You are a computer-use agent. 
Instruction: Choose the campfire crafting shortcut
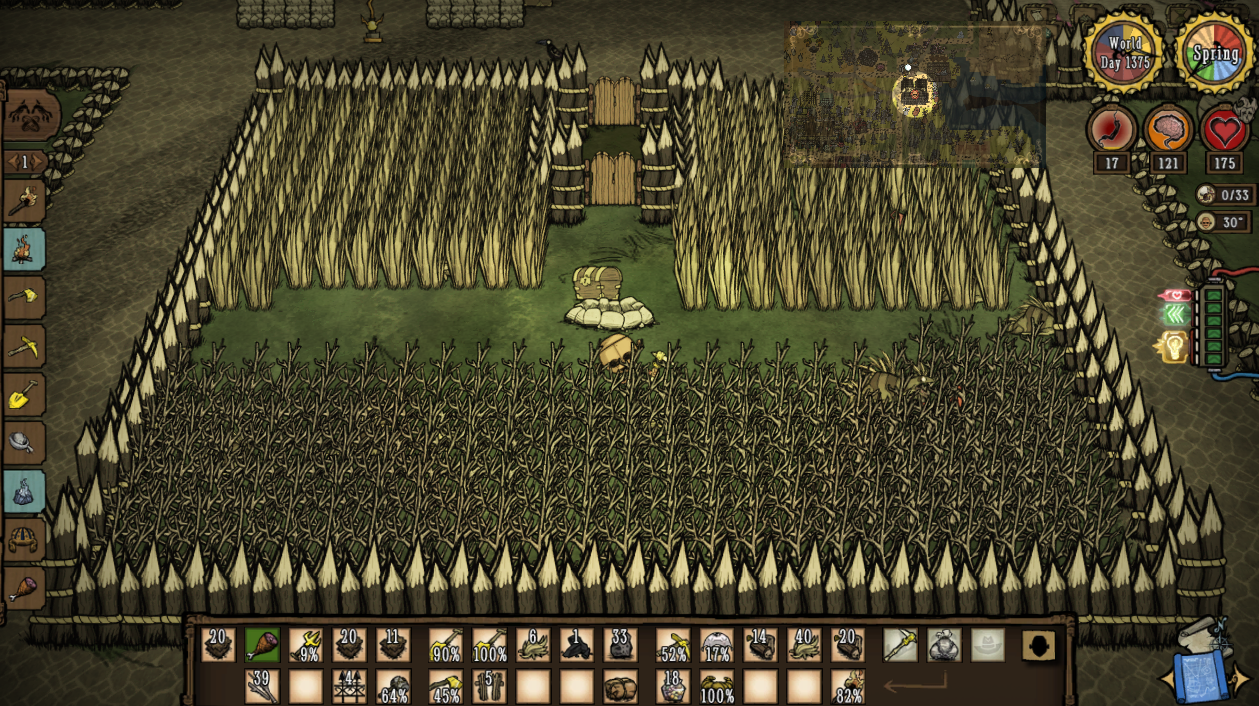point(24,250)
